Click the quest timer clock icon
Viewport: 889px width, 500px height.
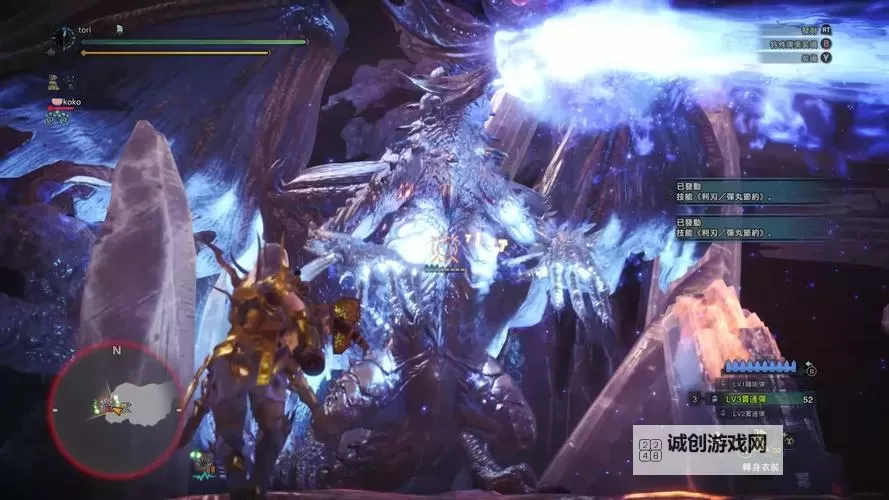coord(63,37)
